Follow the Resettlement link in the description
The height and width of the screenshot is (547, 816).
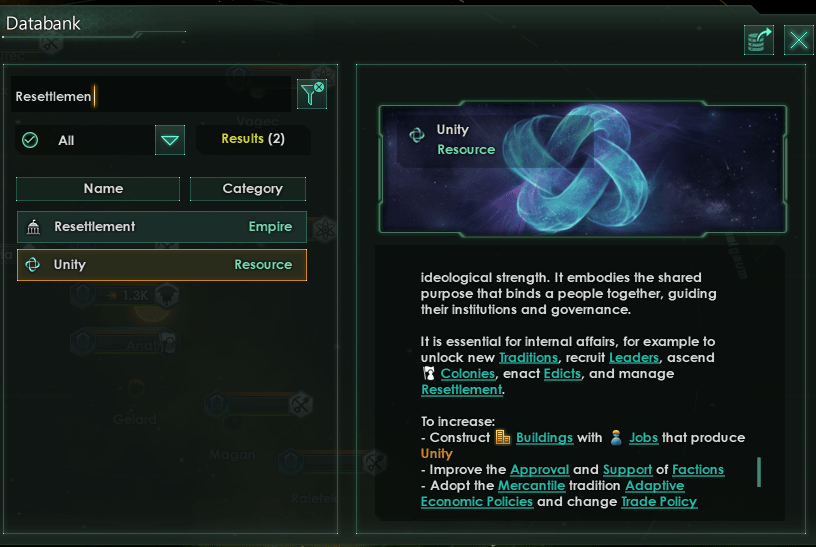tap(460, 389)
